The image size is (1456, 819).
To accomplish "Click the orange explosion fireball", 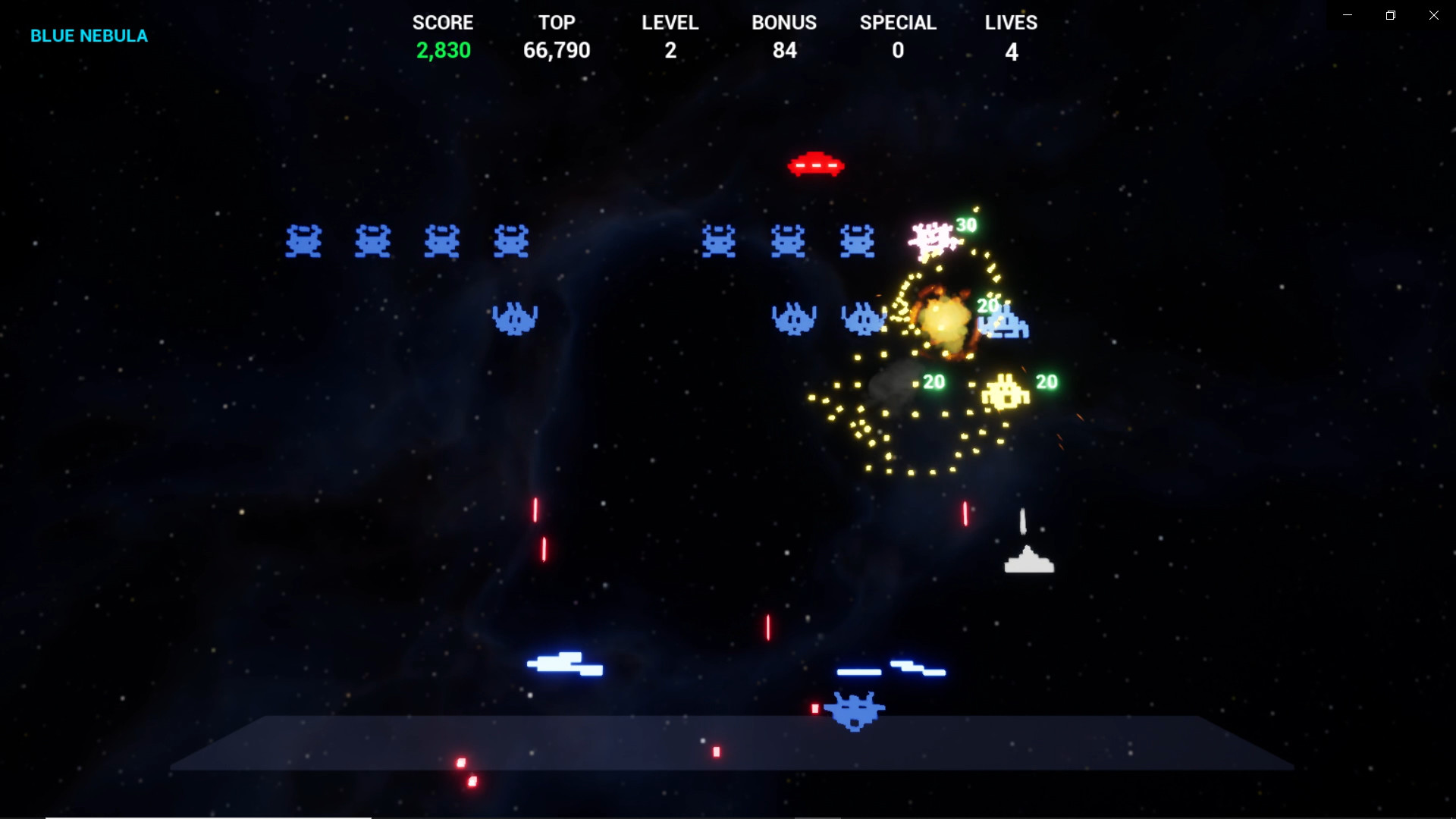I will [x=943, y=322].
